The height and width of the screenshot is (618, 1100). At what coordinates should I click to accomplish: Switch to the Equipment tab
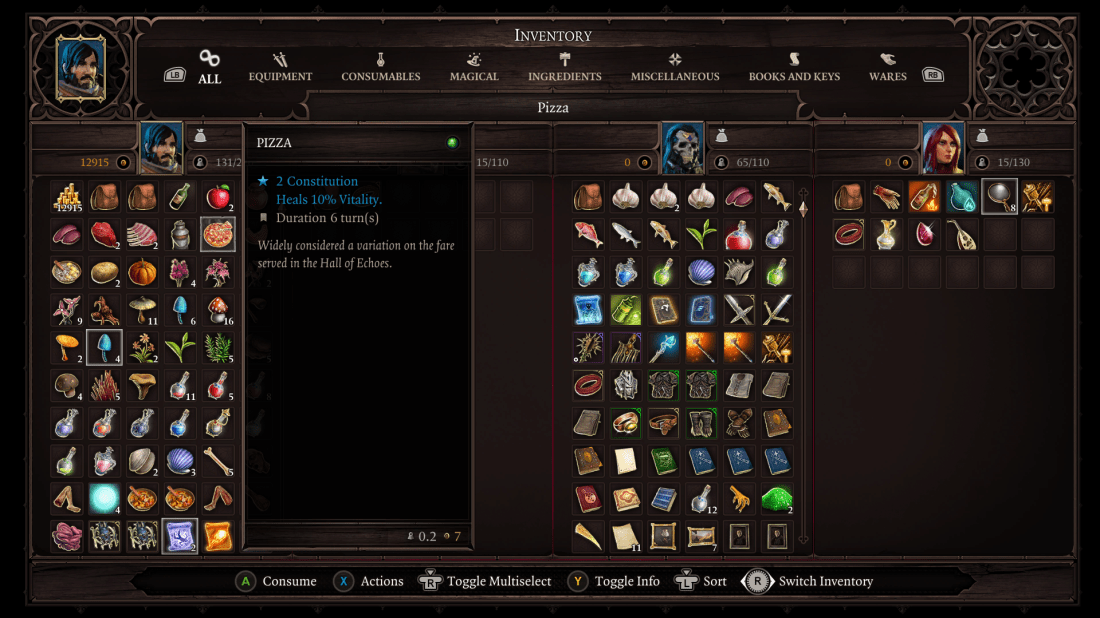tap(280, 67)
